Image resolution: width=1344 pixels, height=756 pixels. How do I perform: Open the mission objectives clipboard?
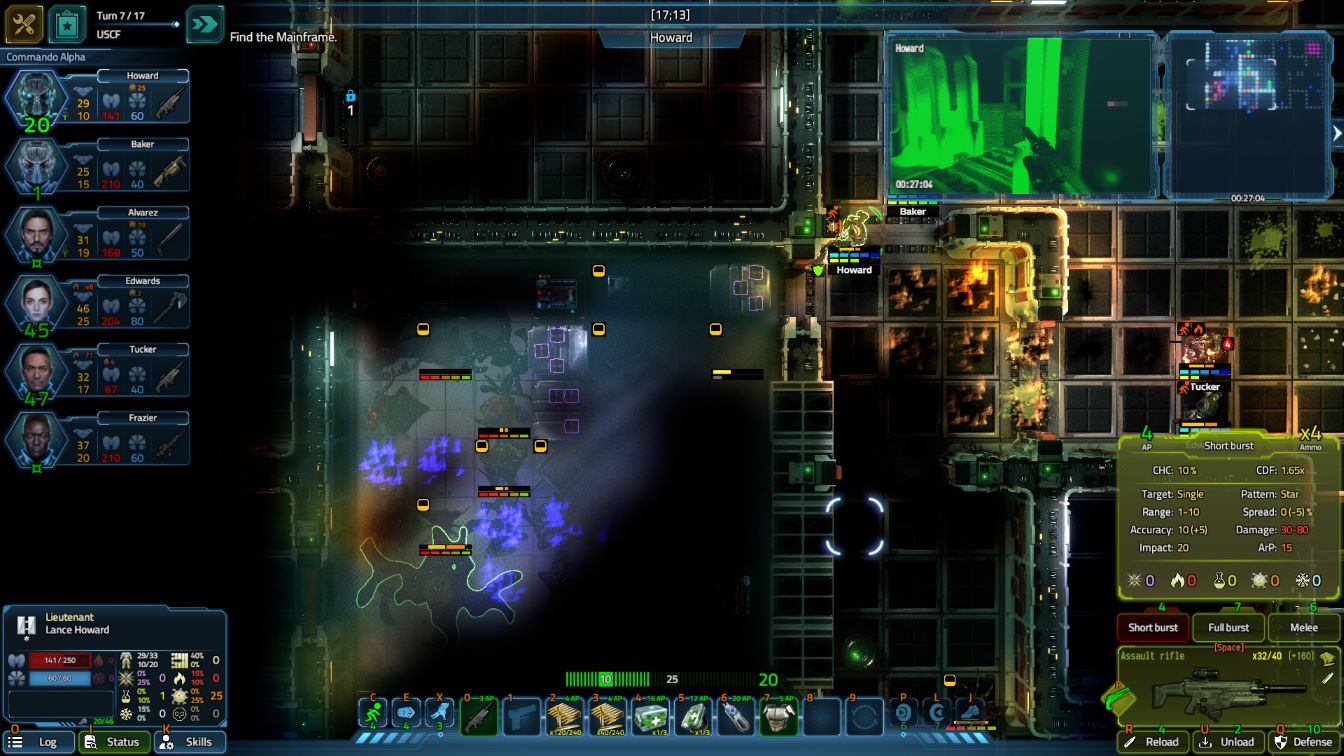tap(67, 24)
